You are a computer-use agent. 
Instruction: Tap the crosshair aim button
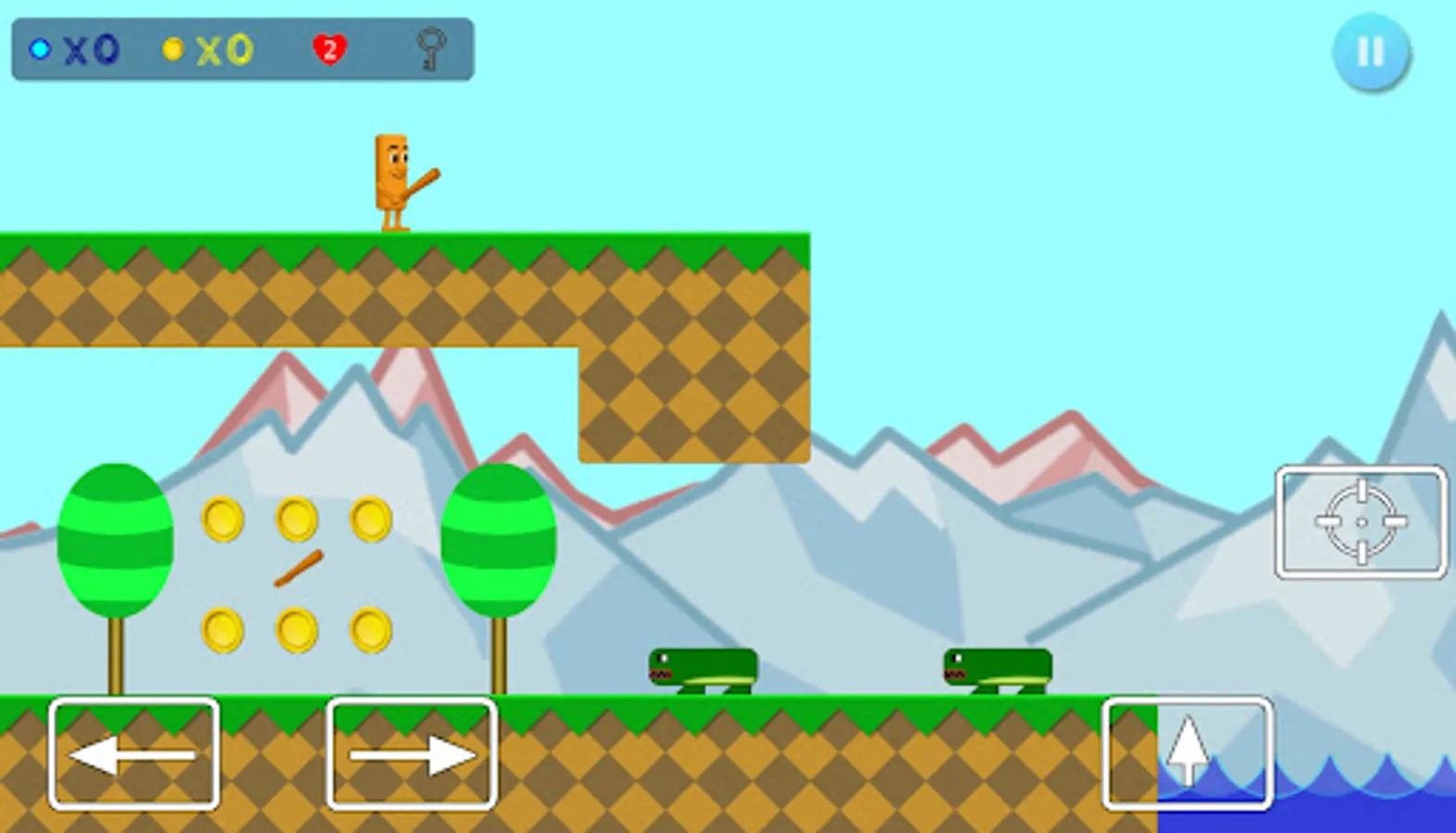pyautogui.click(x=1361, y=523)
